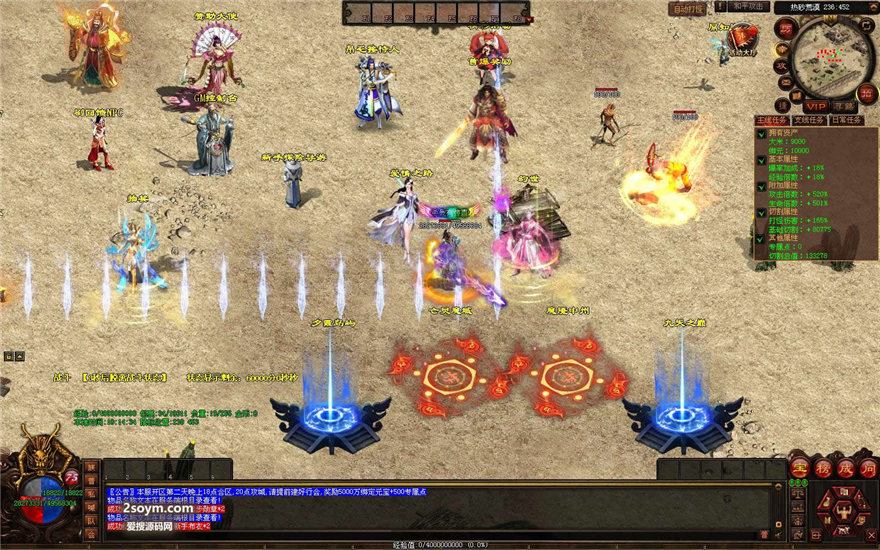Open the 活动大厅 event hall icon

742,38
